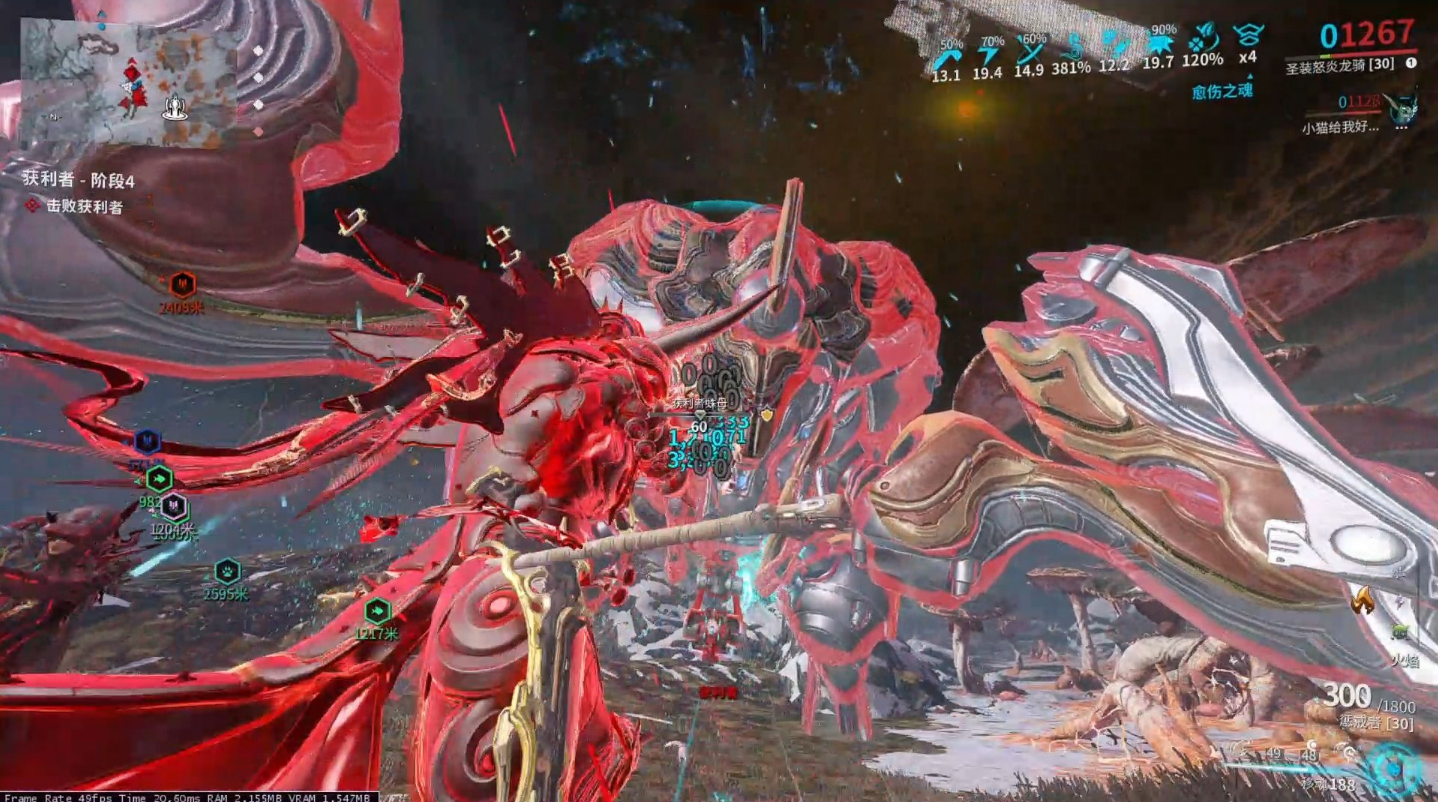This screenshot has width=1438, height=802.
Task: Select the 火焰 fire element icon
Action: point(1361,602)
